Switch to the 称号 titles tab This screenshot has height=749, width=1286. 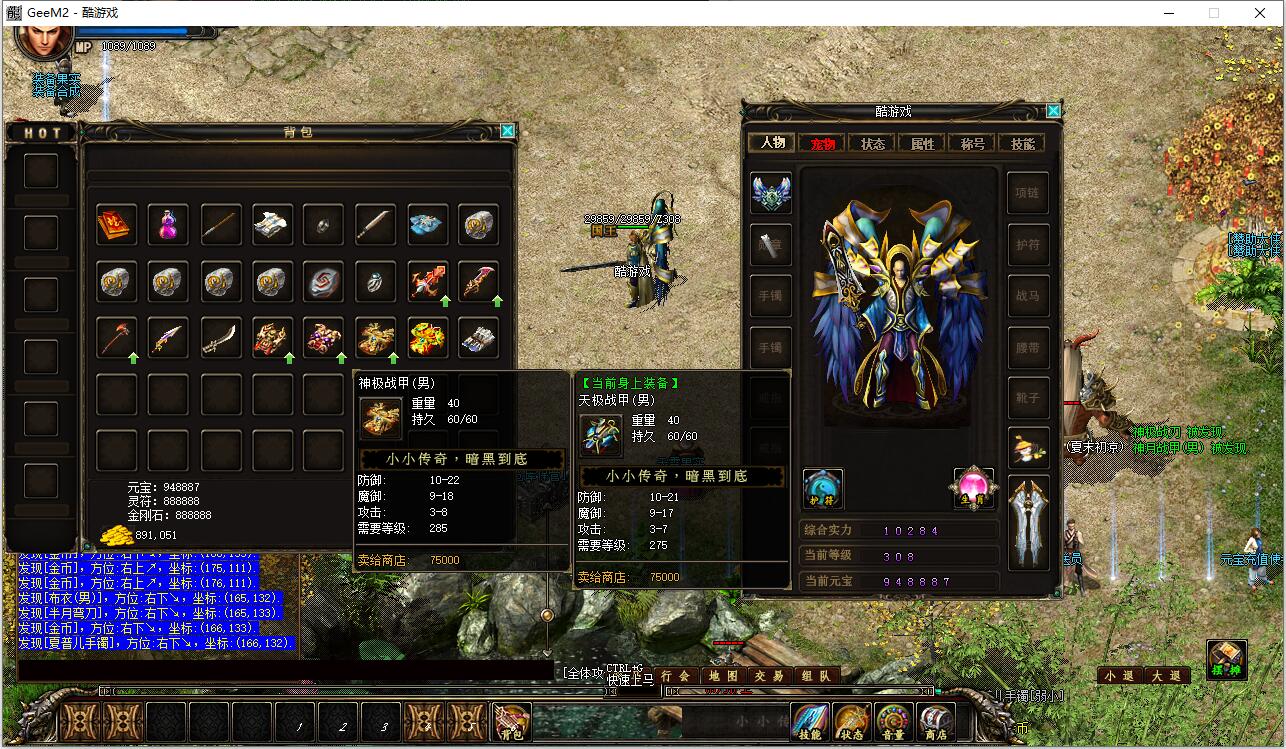pyautogui.click(x=972, y=144)
